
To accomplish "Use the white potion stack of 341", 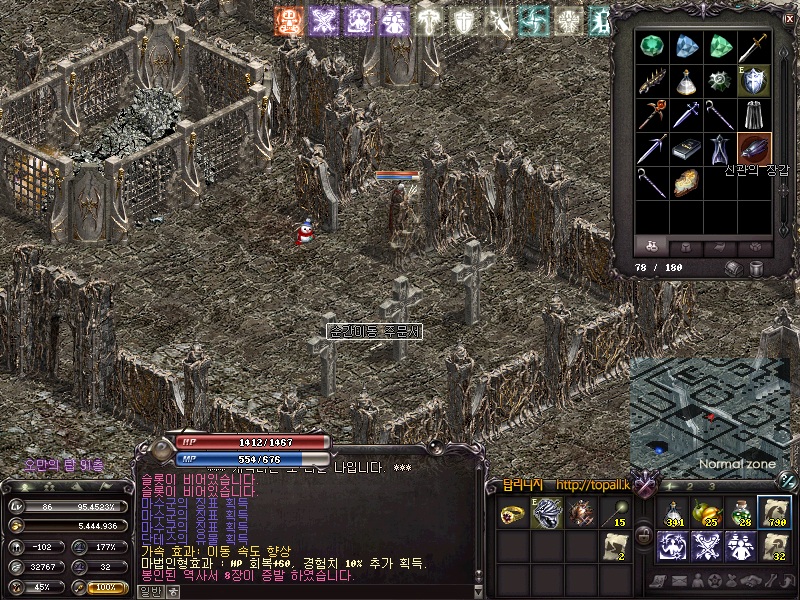I will point(672,512).
